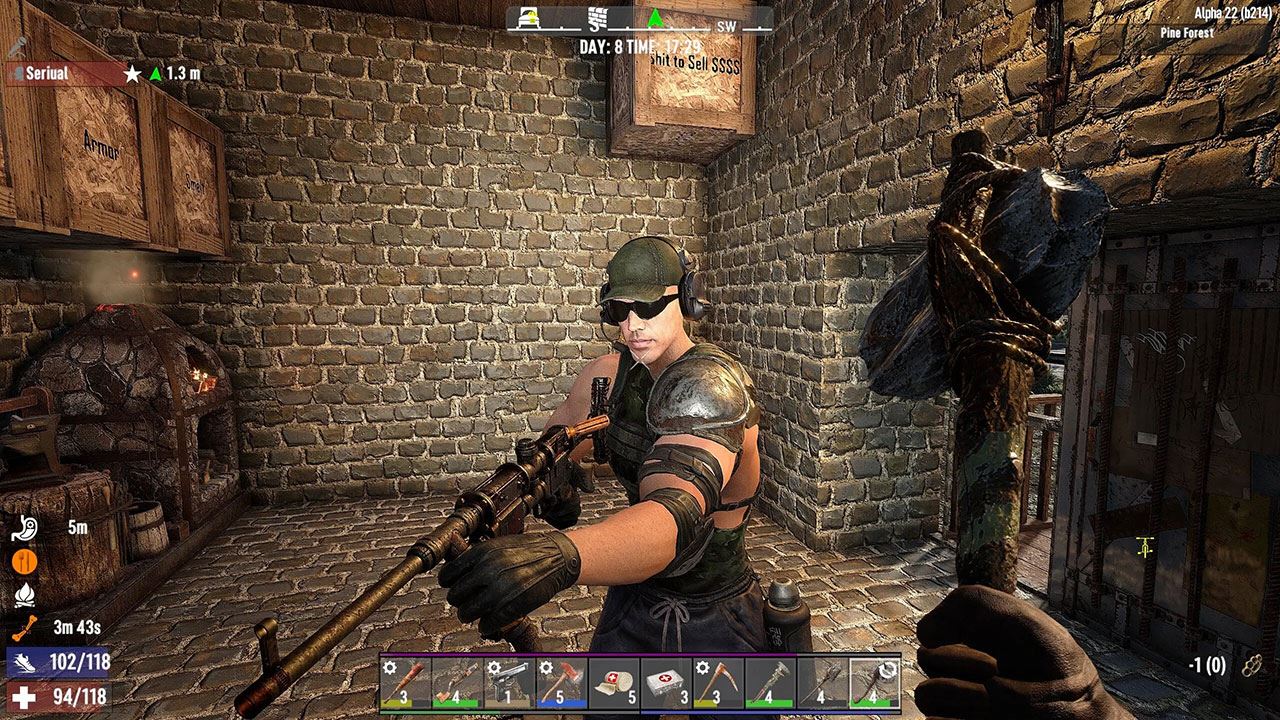The width and height of the screenshot is (1280, 720).
Task: Switch to the pickaxe hotbar slot
Action: click(718, 682)
